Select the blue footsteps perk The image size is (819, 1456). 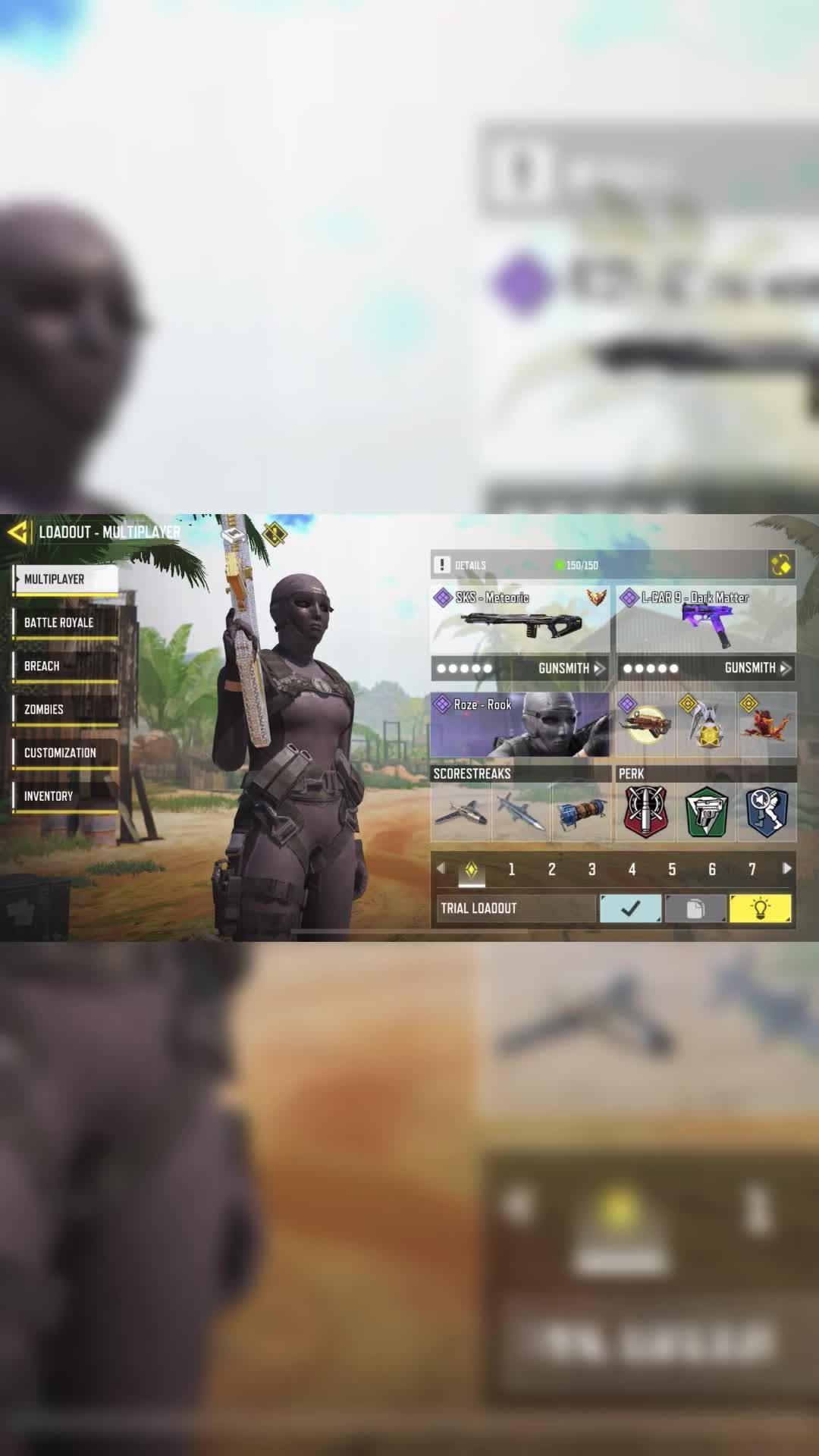coord(767,812)
